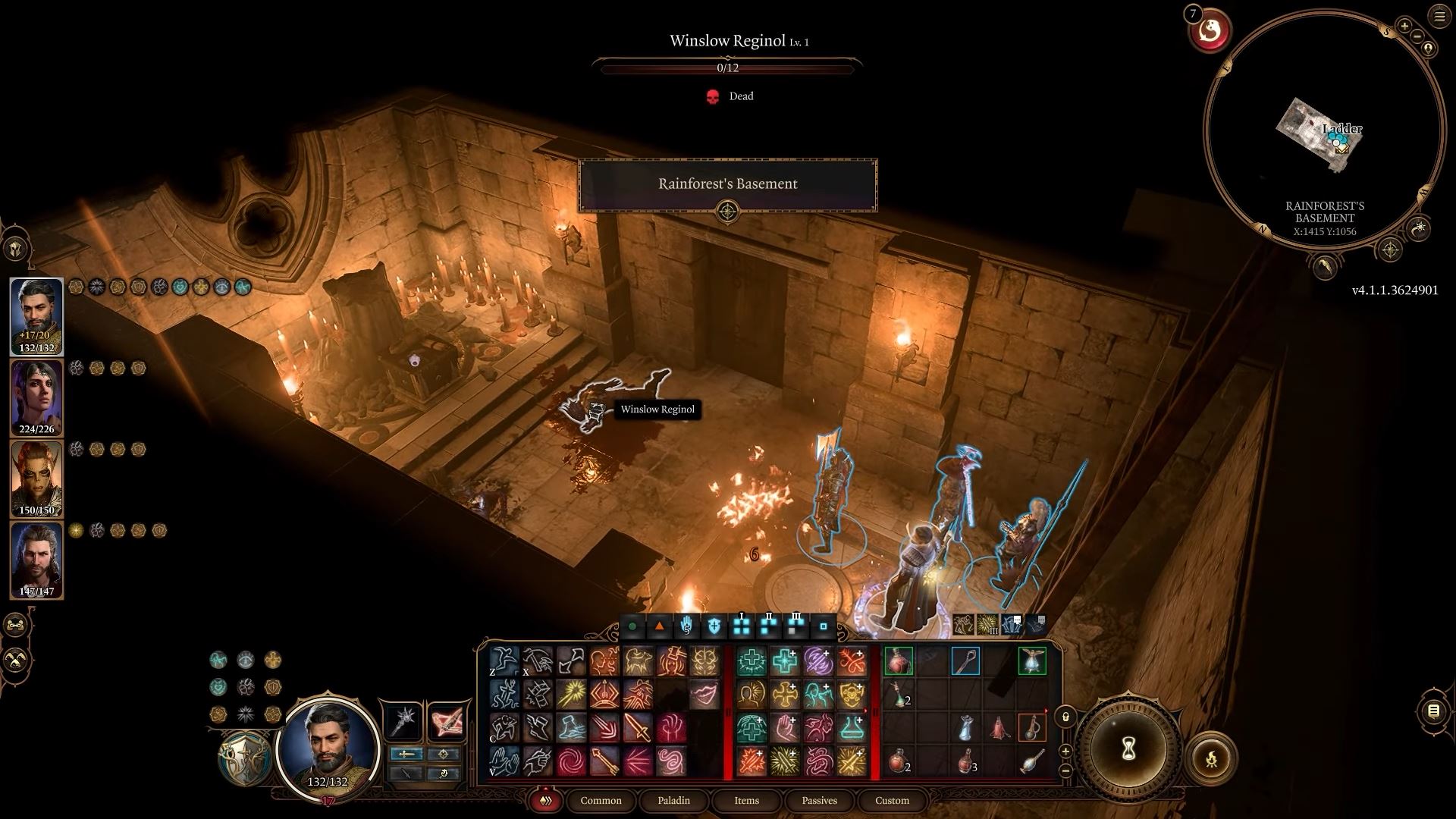
Task: Open the Paladin hotbar tab
Action: point(673,800)
